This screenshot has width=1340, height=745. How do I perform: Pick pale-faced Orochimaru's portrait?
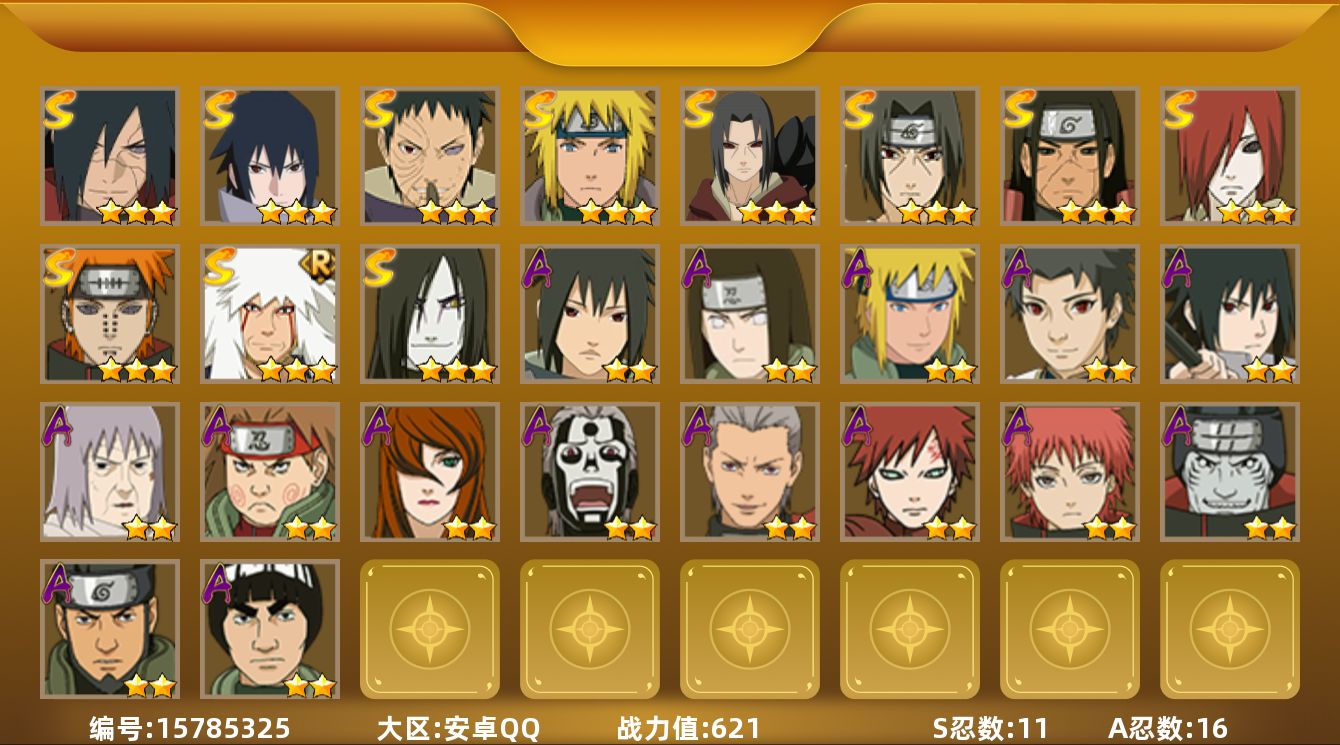[x=430, y=314]
